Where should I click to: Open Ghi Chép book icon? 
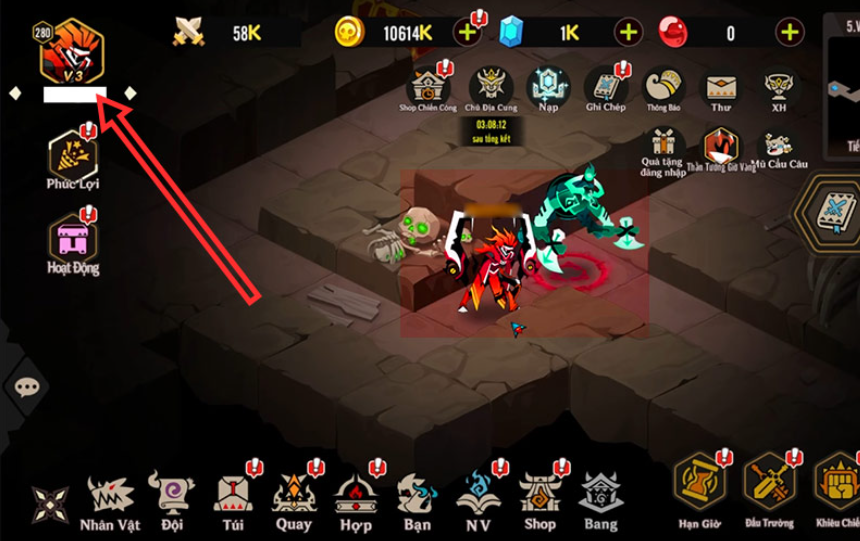point(605,85)
